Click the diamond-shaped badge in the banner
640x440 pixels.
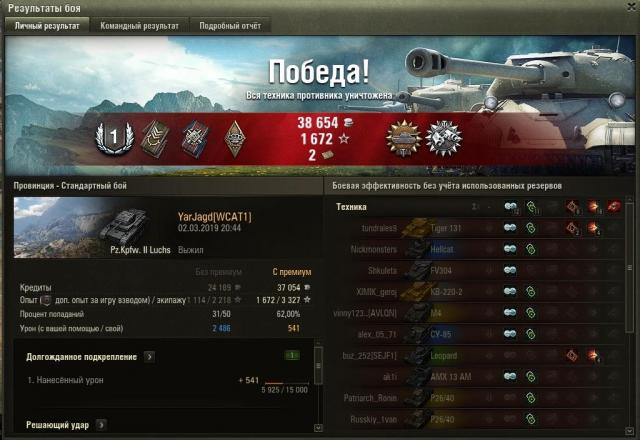[x=234, y=137]
